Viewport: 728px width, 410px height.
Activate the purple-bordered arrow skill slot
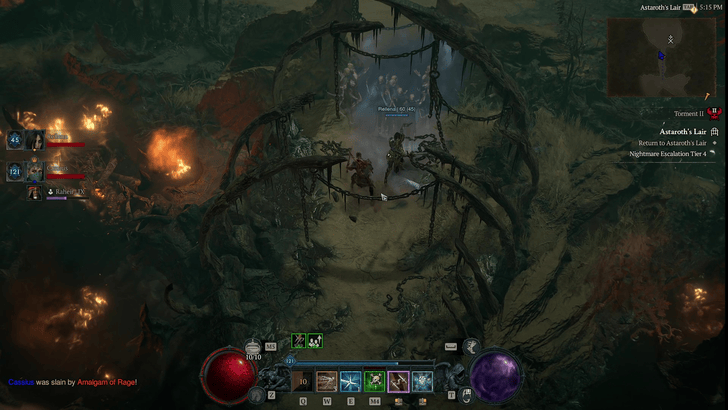(399, 381)
